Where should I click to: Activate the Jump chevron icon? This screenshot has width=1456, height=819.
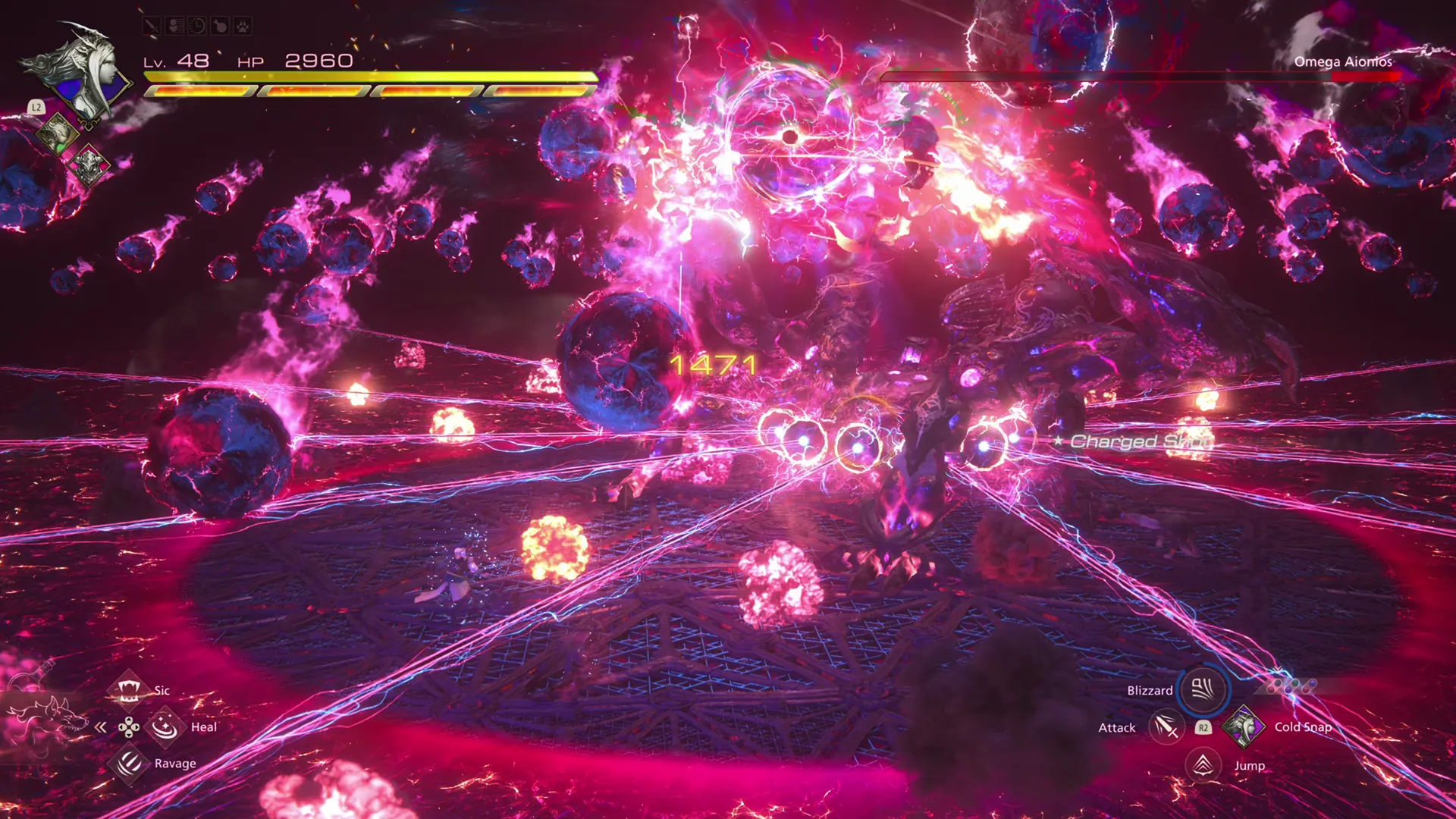coord(1203,766)
